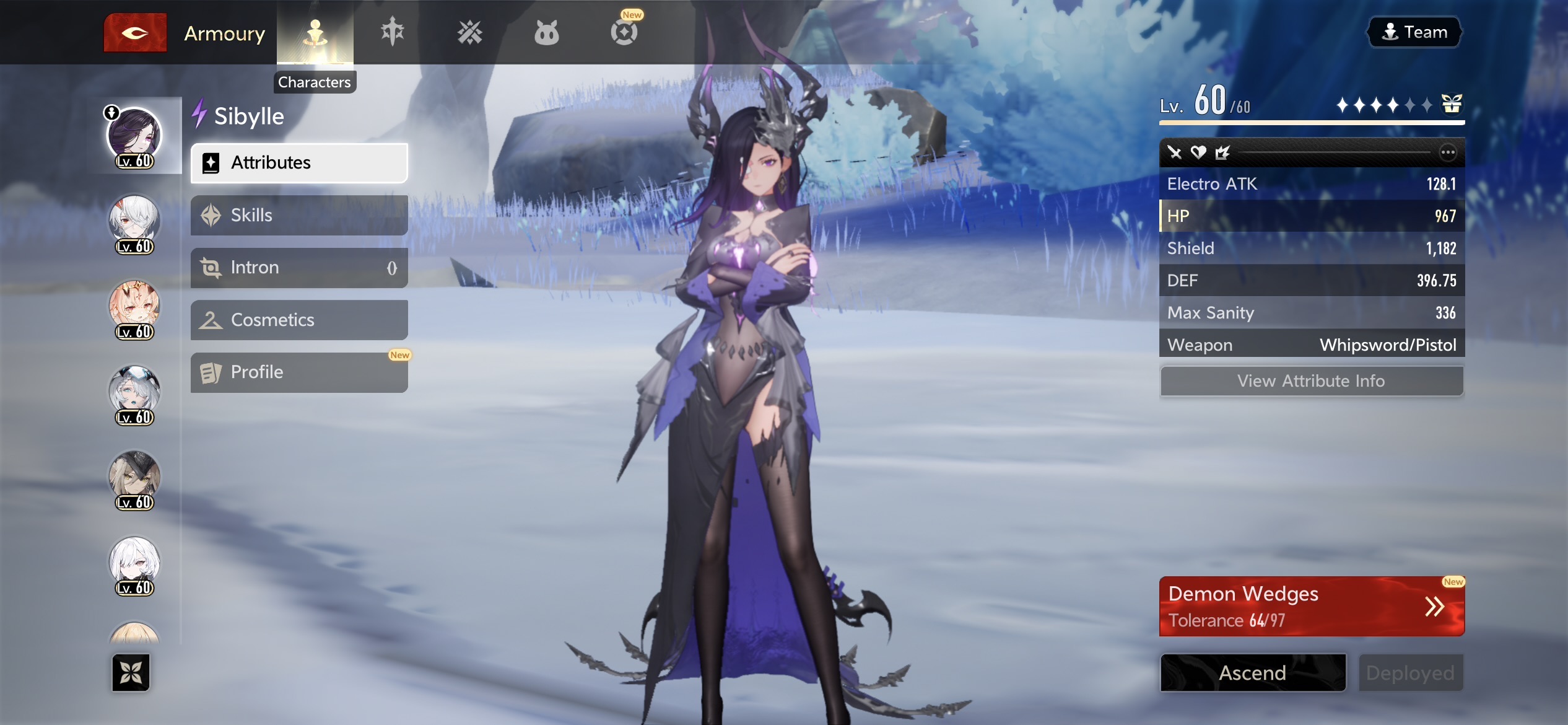Click the character filter button below the list
This screenshot has height=725, width=1568.
click(x=131, y=672)
